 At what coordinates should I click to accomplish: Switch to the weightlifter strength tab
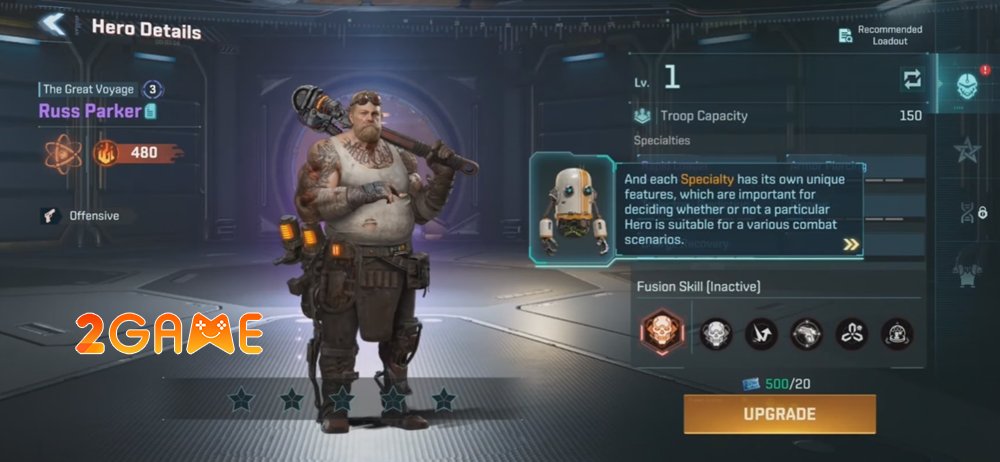click(x=967, y=270)
